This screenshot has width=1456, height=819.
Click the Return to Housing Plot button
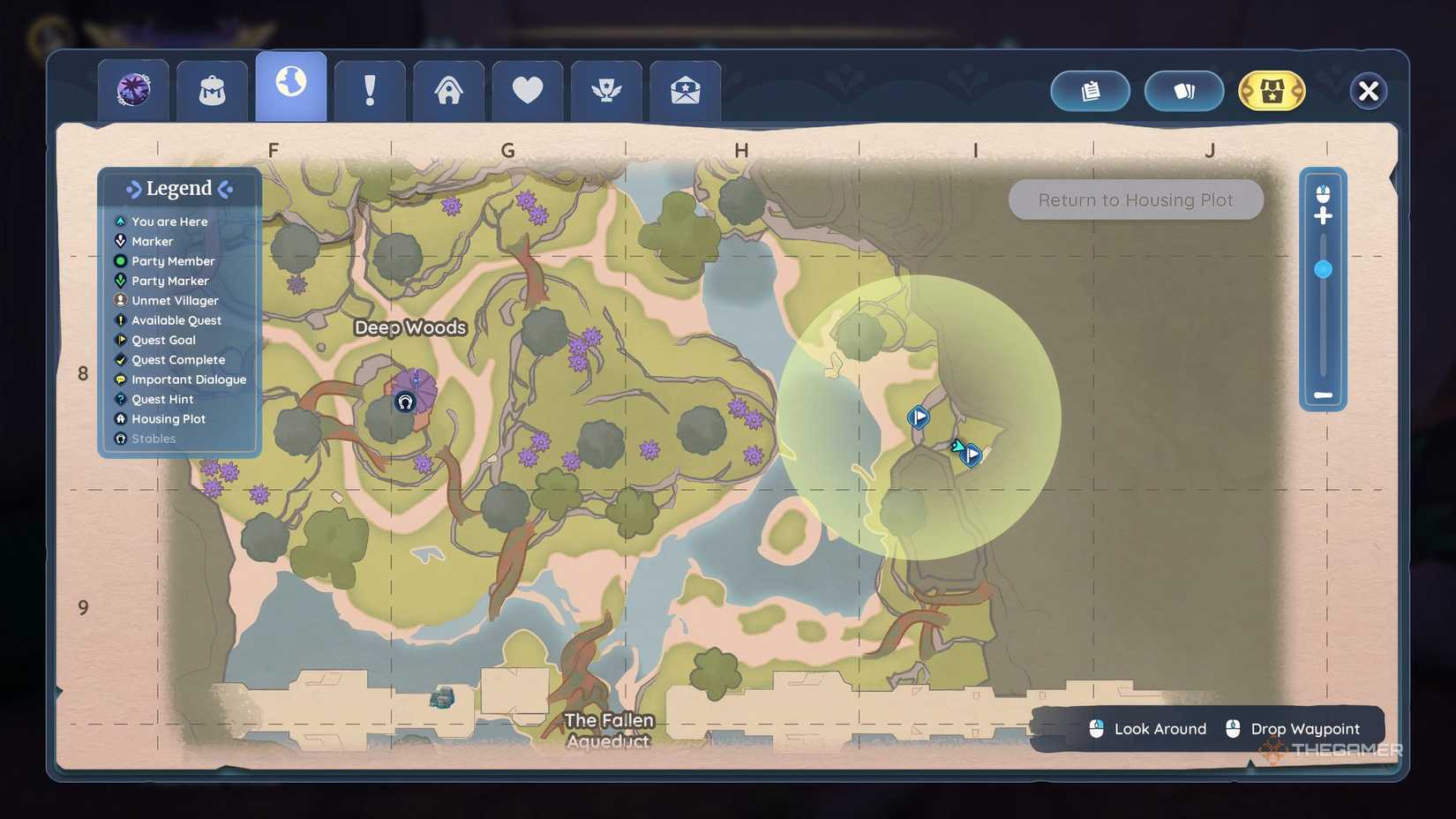pos(1136,199)
